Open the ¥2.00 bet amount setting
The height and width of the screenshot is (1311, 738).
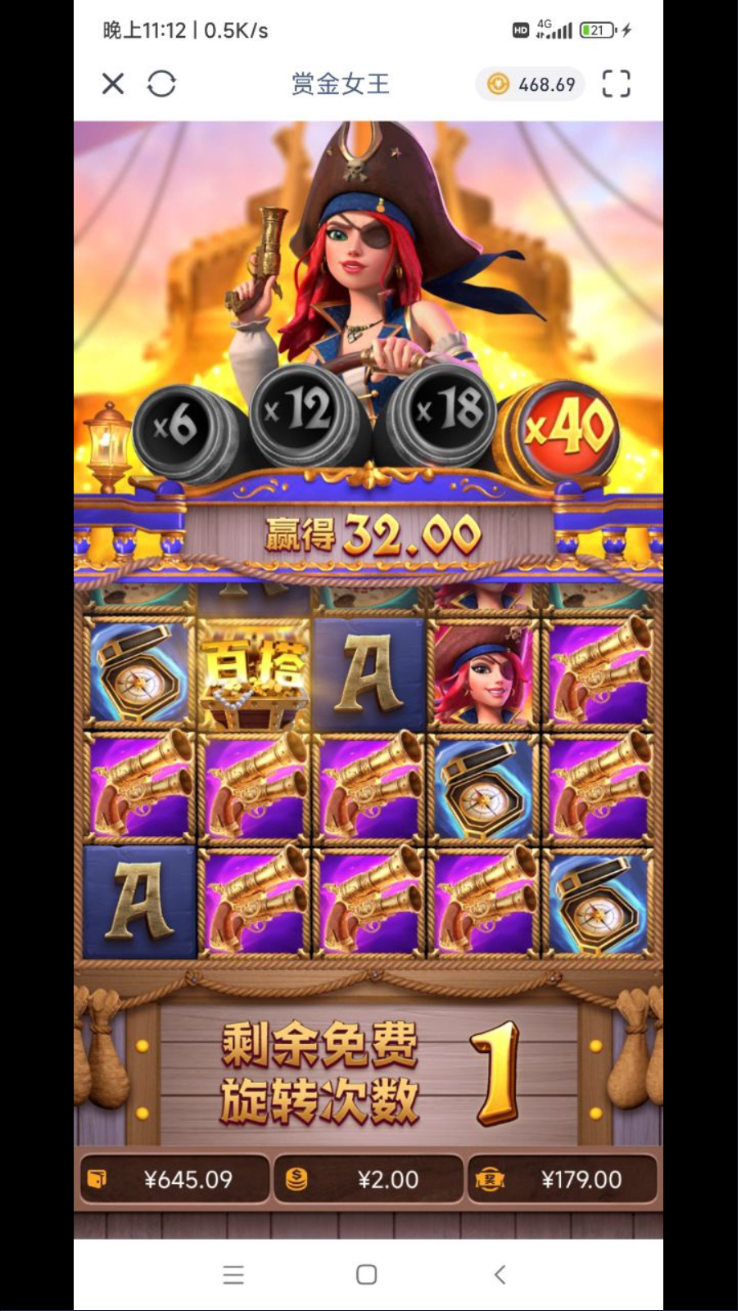click(368, 1180)
